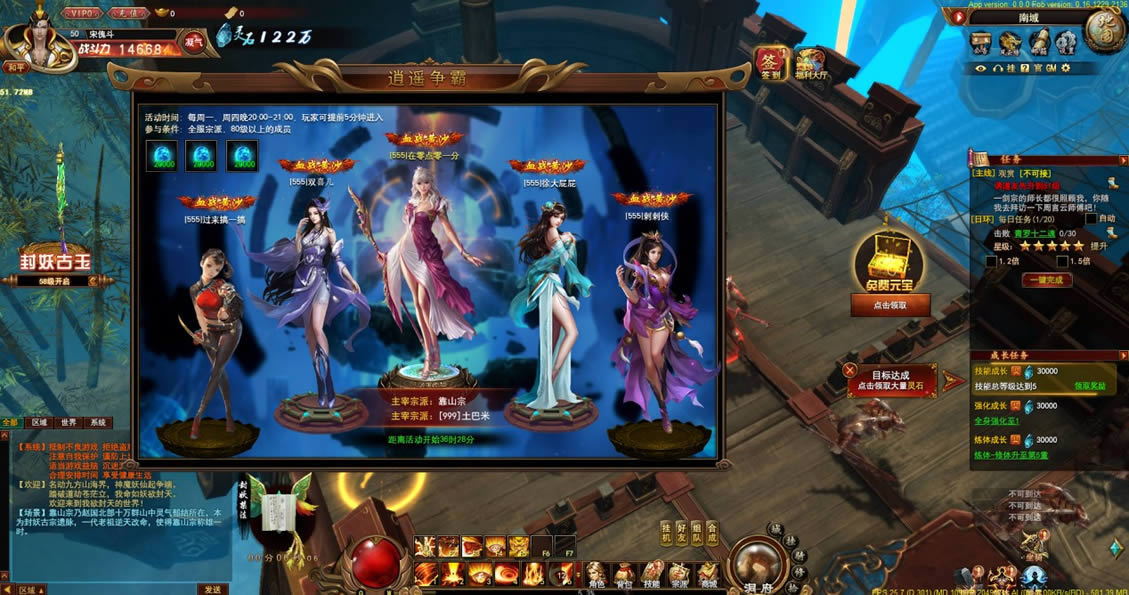Image resolution: width=1129 pixels, height=595 pixels.
Task: Open the 商城 shop
Action: point(708,574)
